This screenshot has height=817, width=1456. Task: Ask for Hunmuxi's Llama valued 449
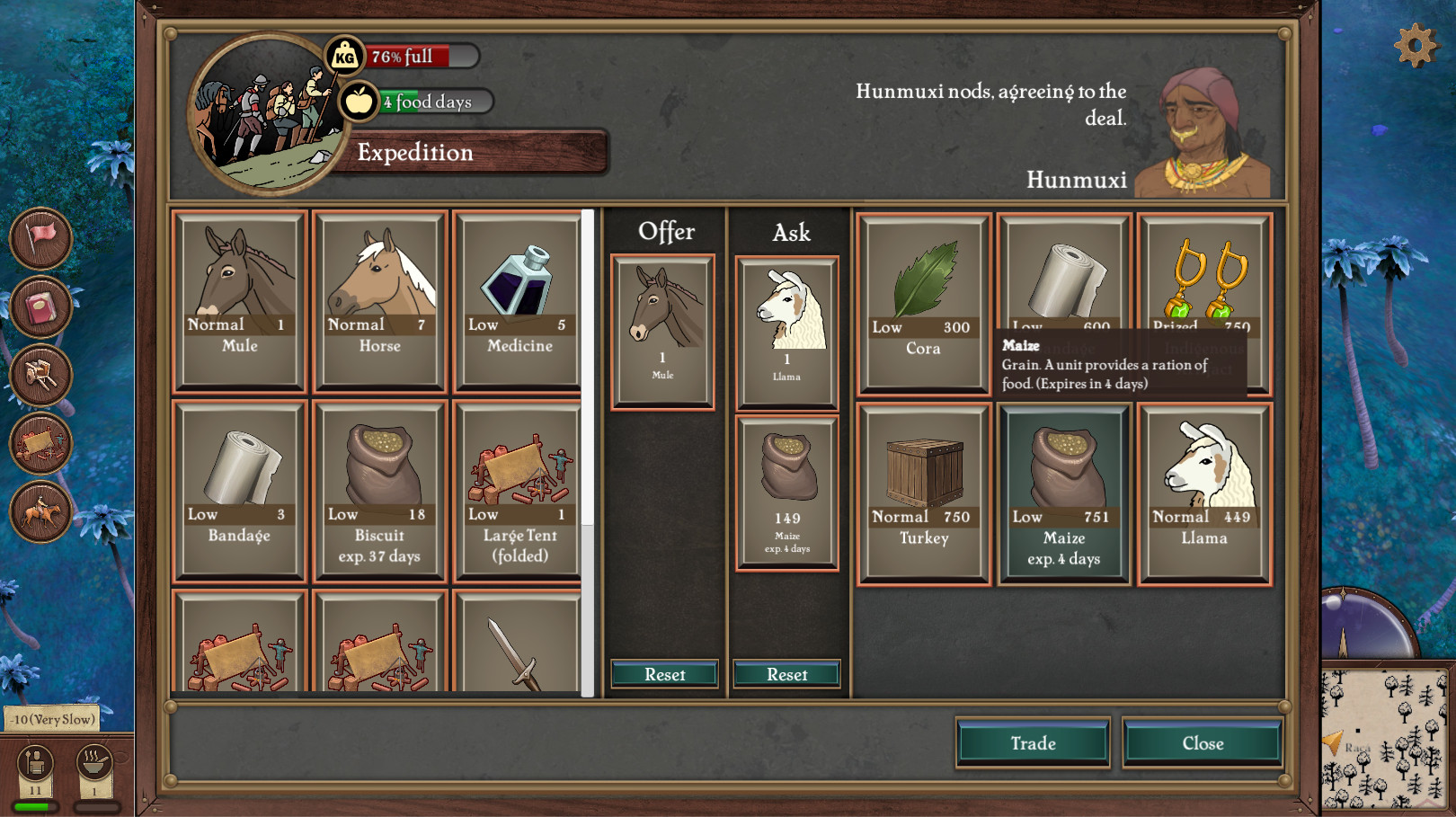1204,493
